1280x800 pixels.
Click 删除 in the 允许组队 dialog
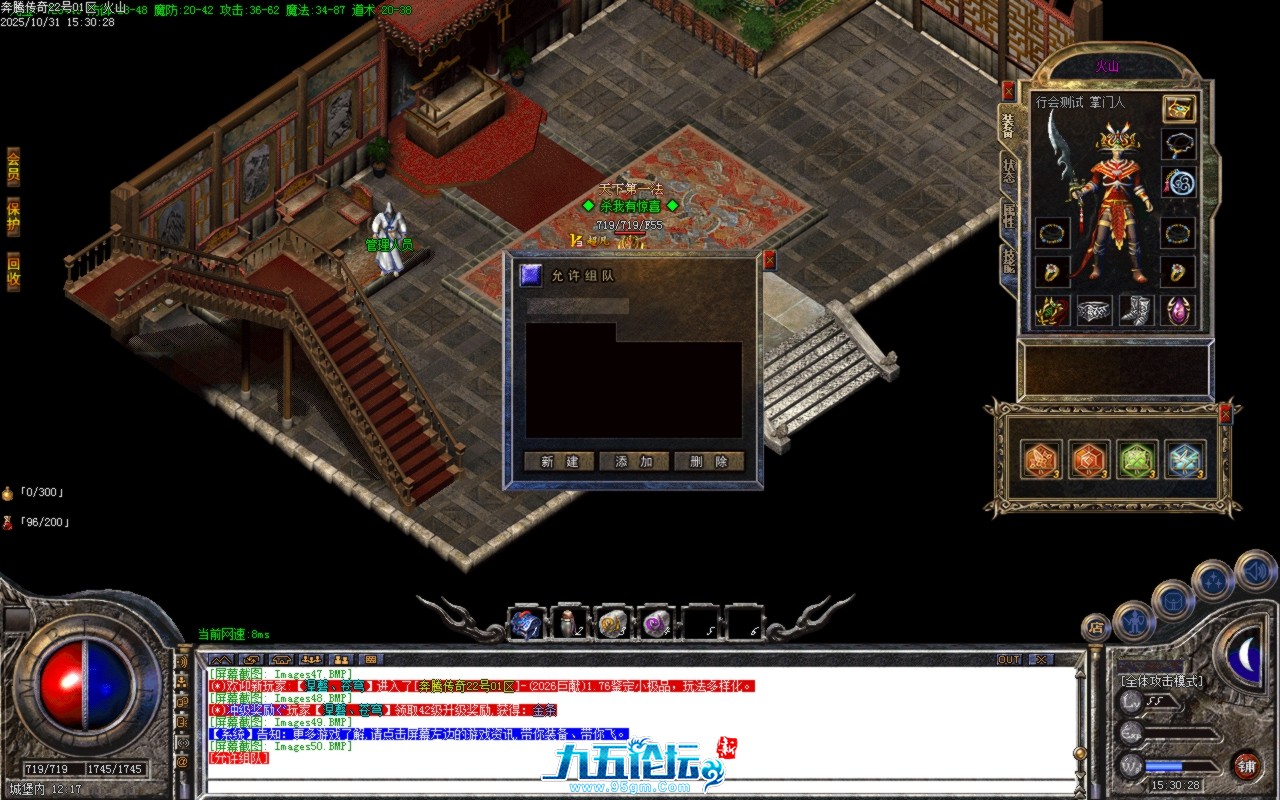(x=708, y=462)
